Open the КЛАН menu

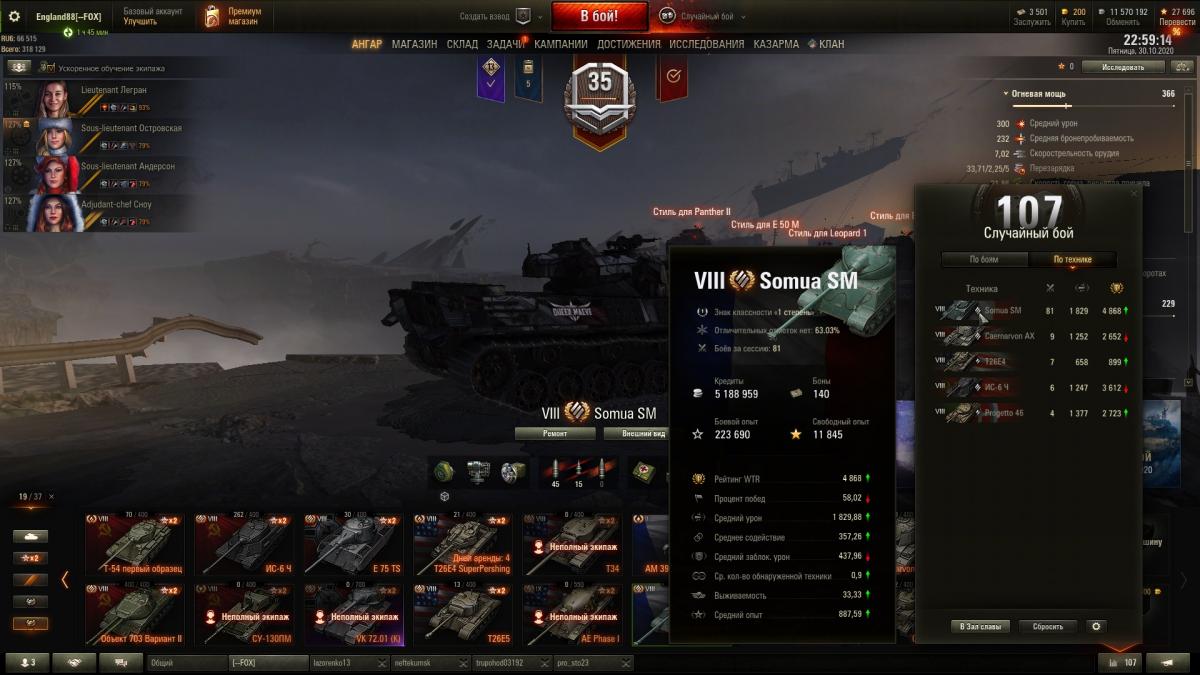pos(831,44)
